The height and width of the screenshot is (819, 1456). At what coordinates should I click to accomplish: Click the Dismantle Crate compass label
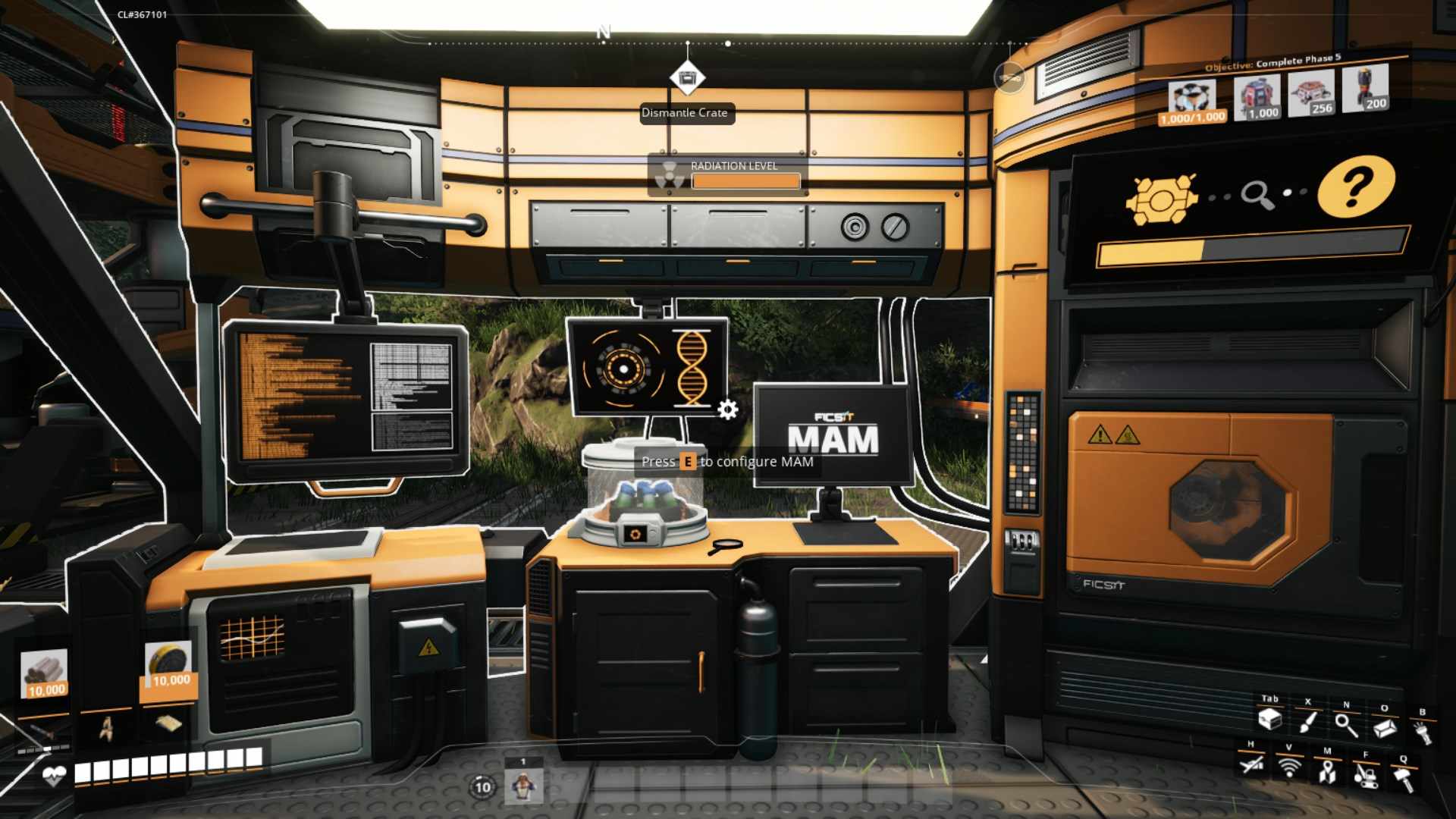click(x=686, y=112)
